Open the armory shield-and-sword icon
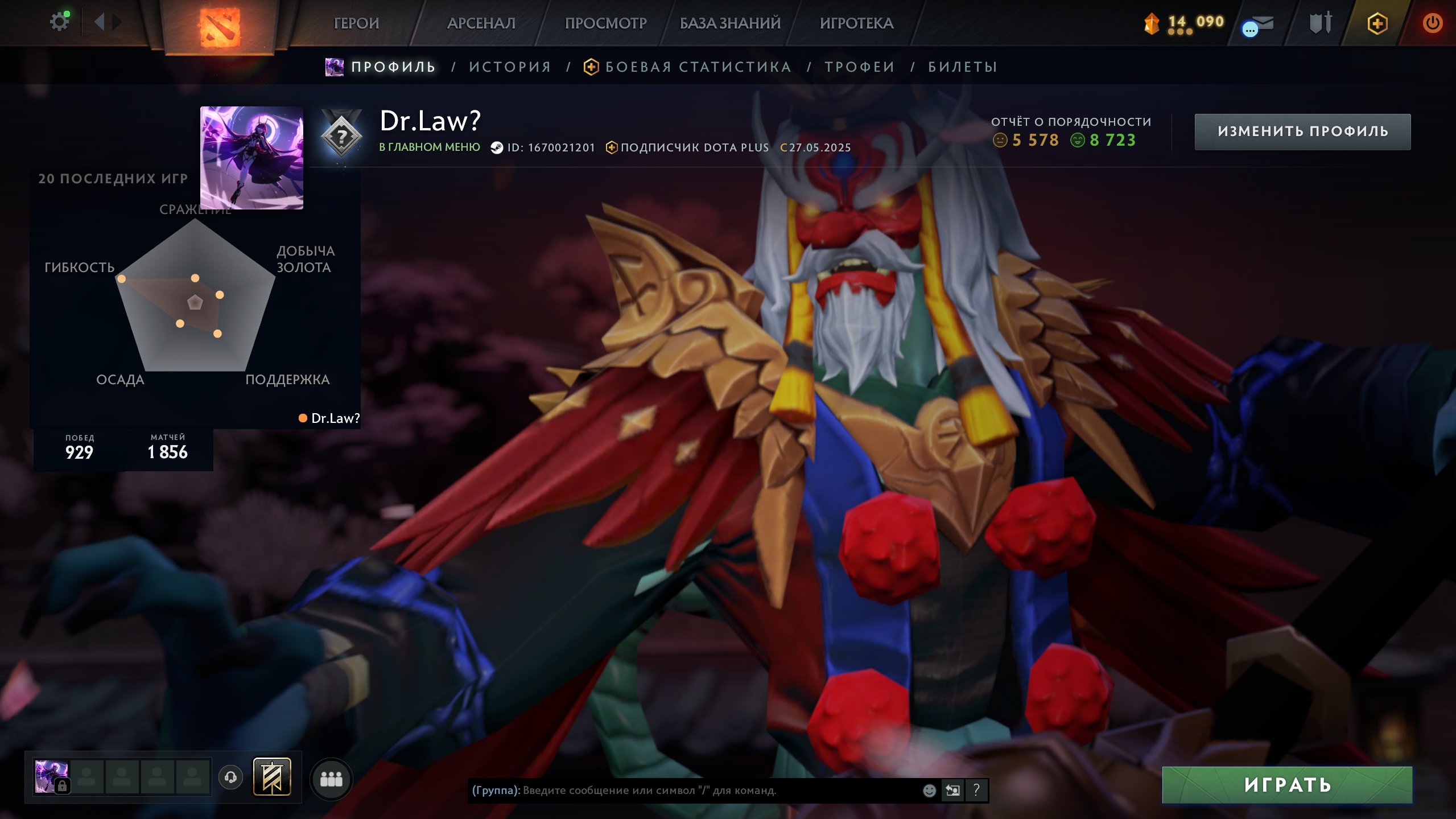Image resolution: width=1456 pixels, height=819 pixels. point(1319,23)
